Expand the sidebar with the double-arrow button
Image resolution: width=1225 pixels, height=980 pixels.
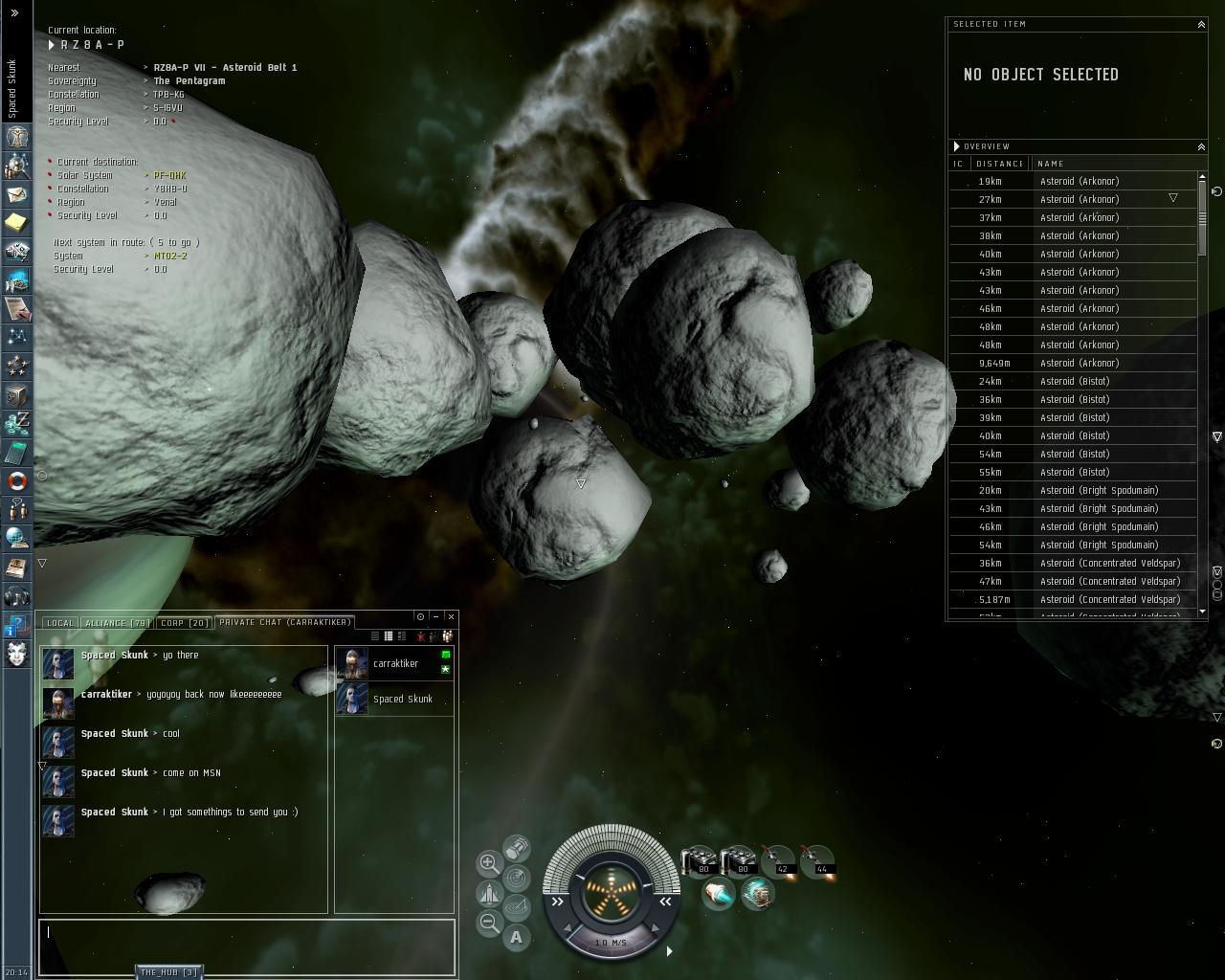point(14,13)
